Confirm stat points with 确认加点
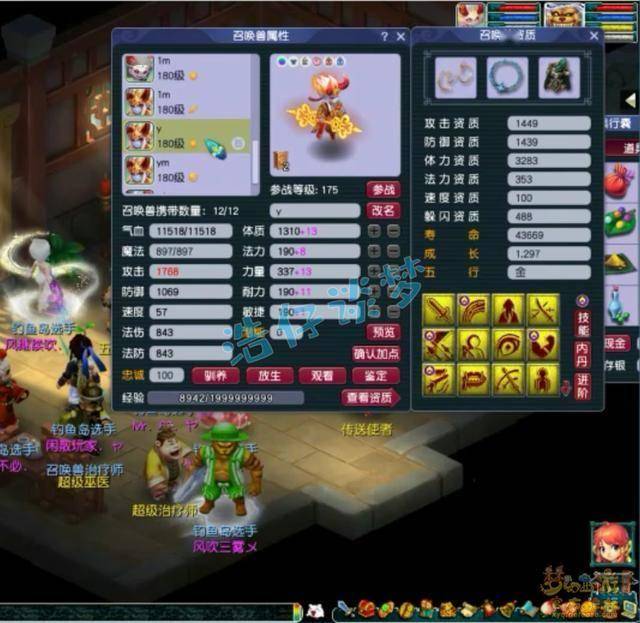Image resolution: width=640 pixels, height=623 pixels. (376, 353)
